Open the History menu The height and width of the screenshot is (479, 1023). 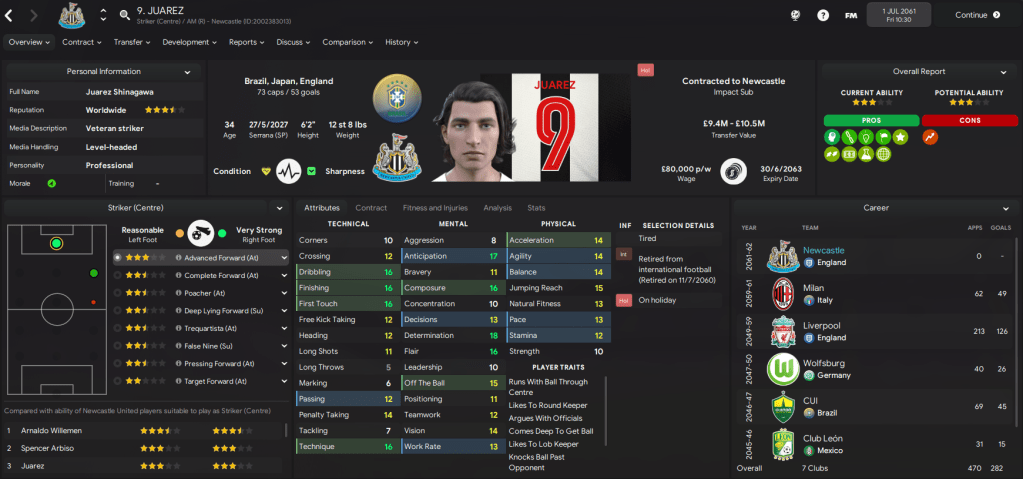pos(401,42)
